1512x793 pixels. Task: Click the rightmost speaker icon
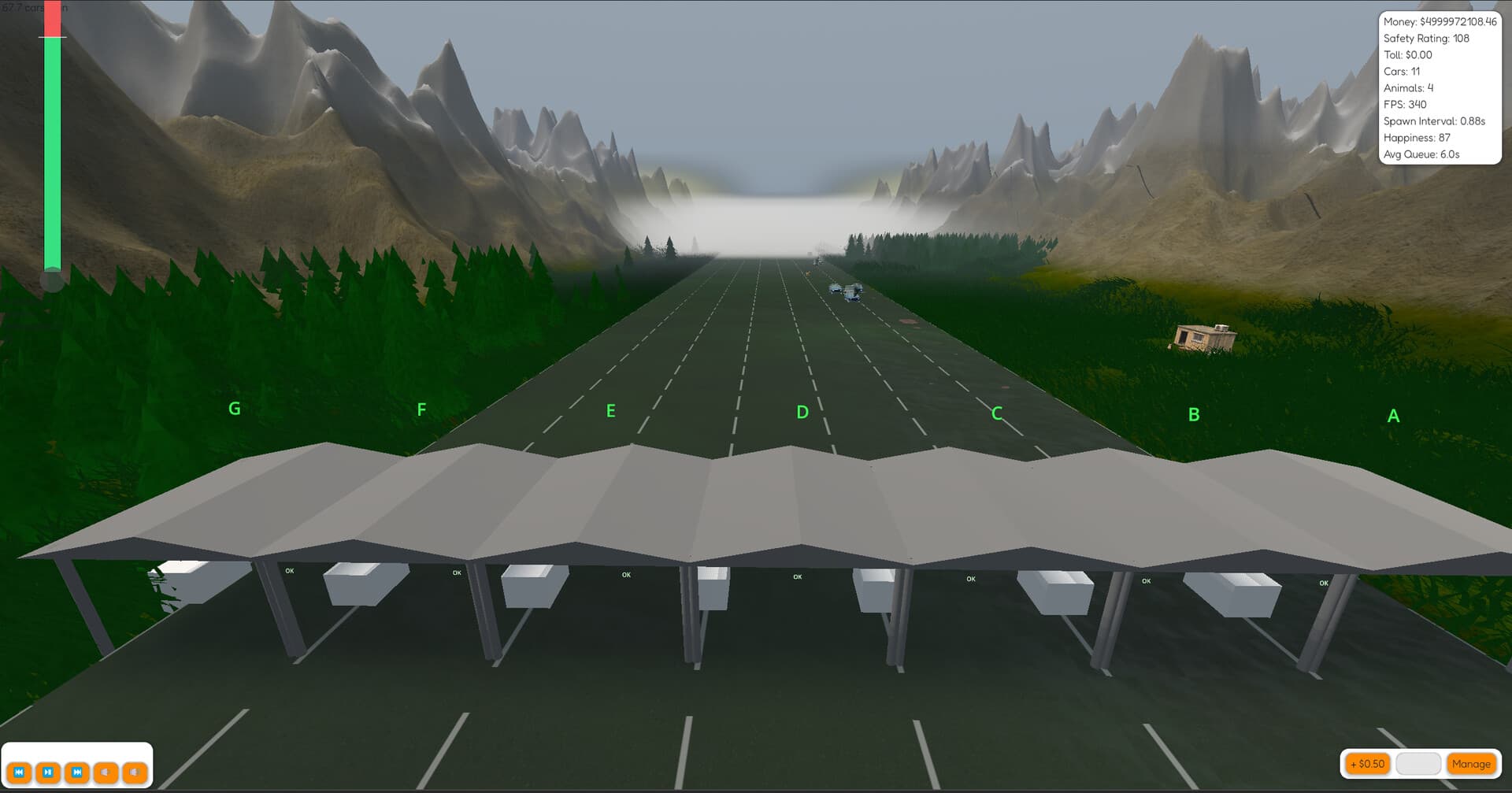pyautogui.click(x=134, y=773)
